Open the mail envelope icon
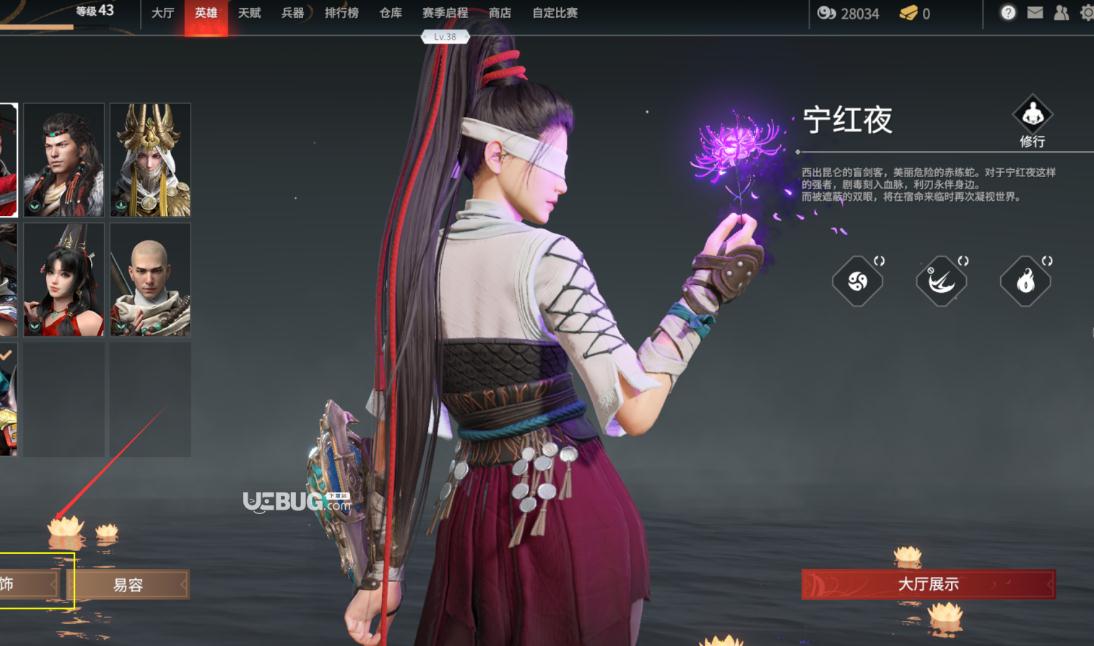1094x646 pixels. point(1035,13)
